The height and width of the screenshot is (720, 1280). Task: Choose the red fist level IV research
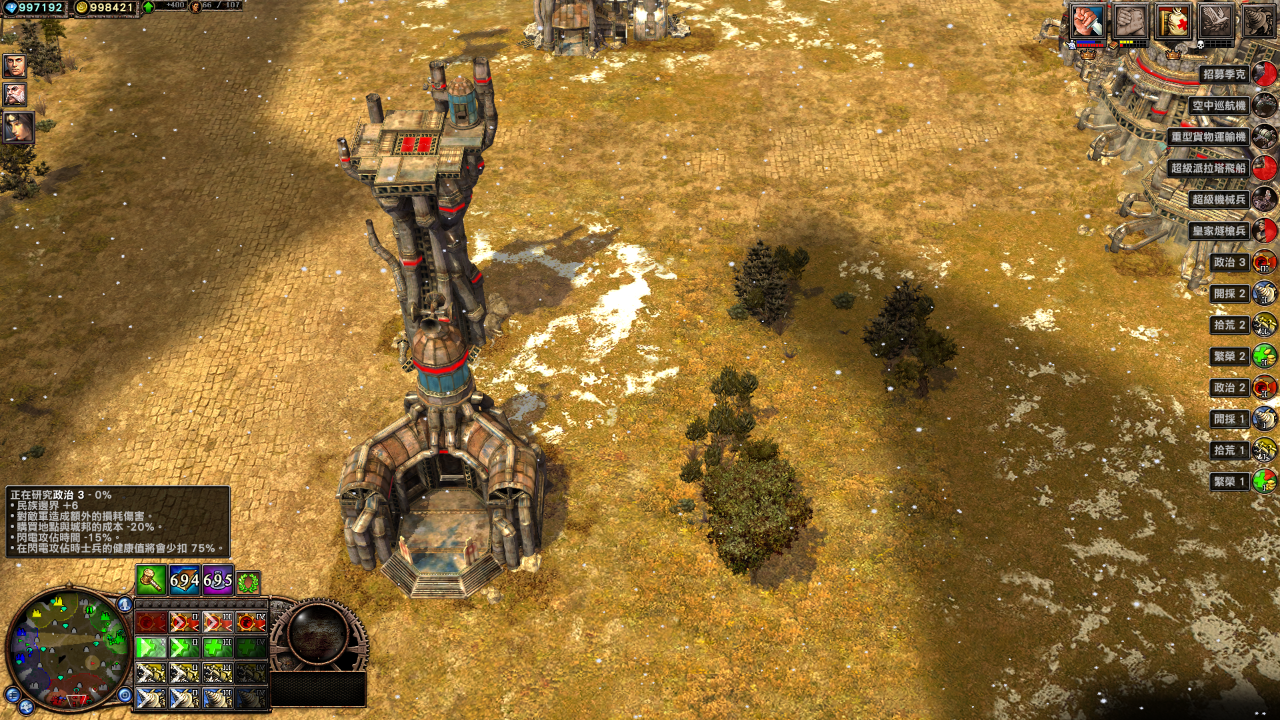click(x=251, y=622)
